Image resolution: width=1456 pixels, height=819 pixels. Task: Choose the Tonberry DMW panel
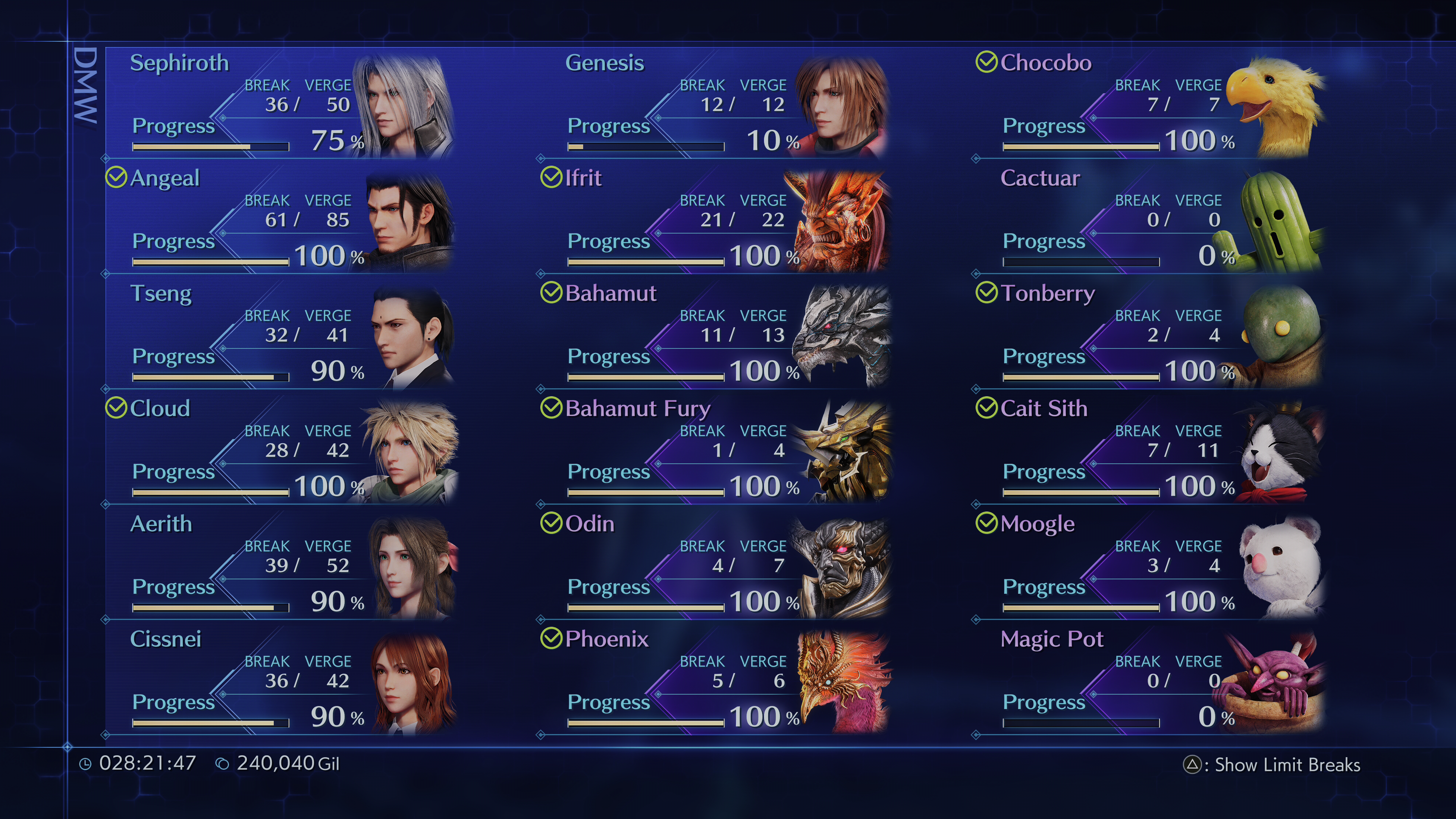point(1153,335)
